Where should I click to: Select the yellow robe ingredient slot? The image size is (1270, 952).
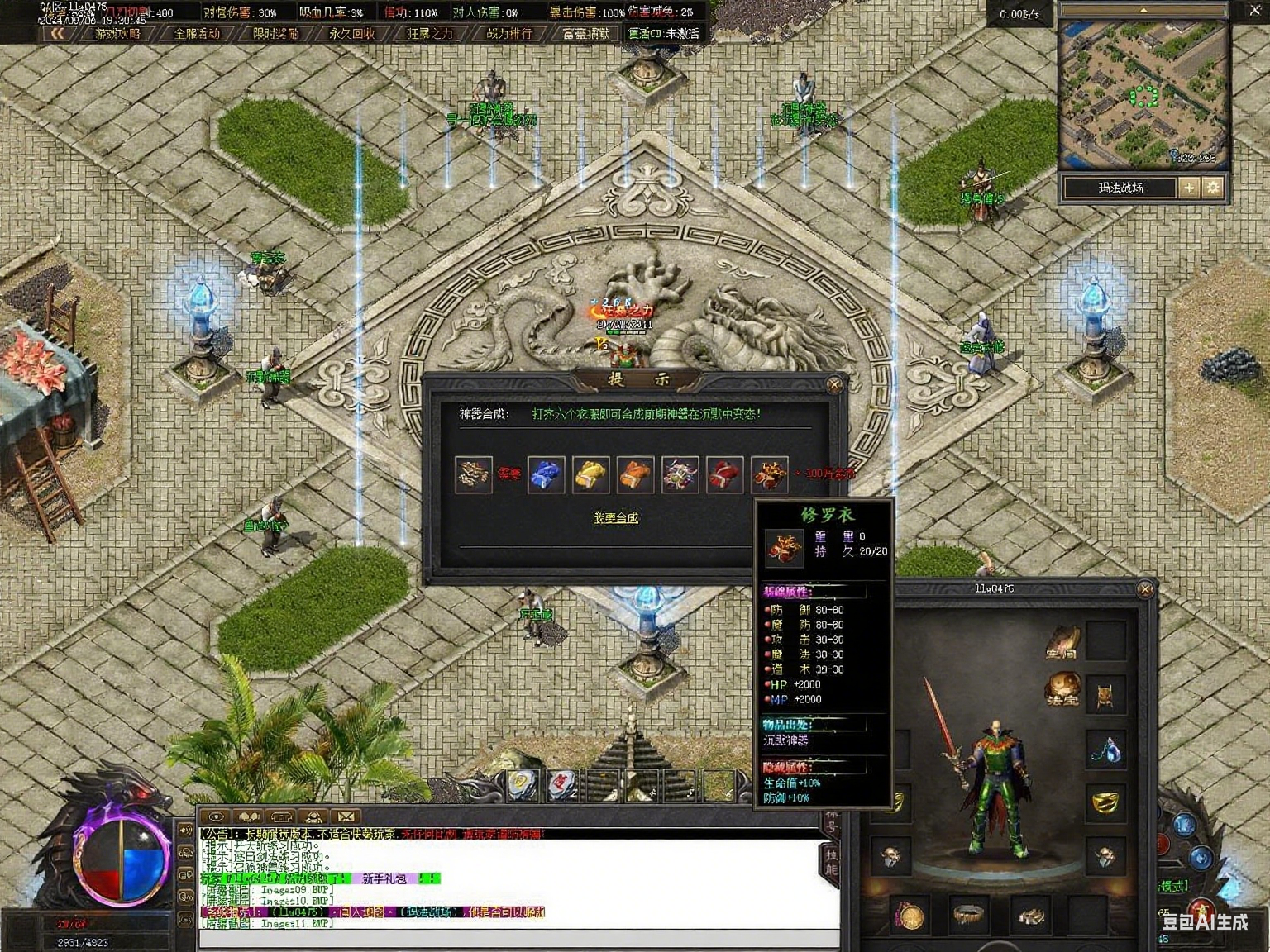click(x=590, y=475)
